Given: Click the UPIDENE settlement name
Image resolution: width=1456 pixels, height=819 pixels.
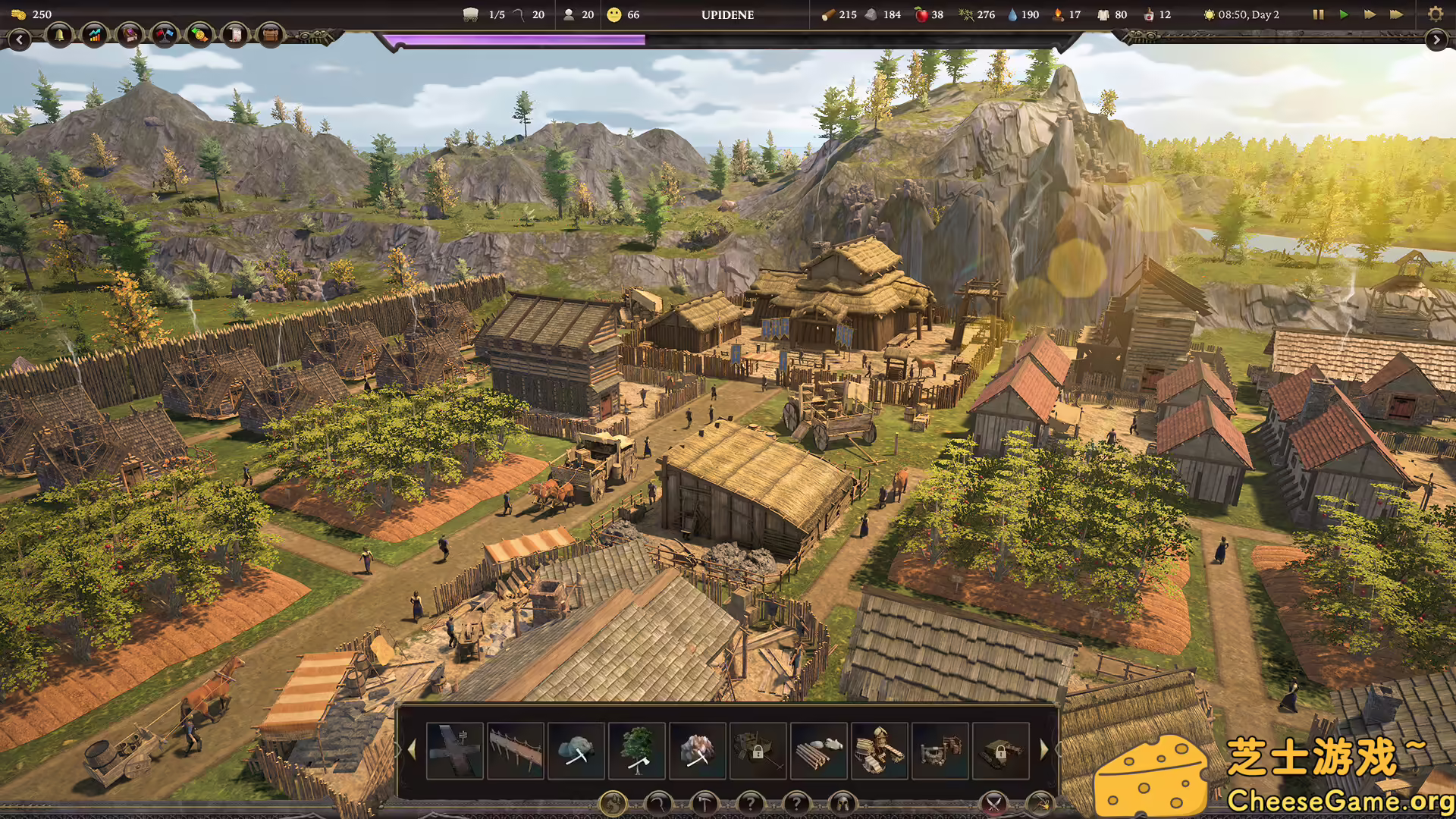Looking at the screenshot, I should (x=728, y=14).
